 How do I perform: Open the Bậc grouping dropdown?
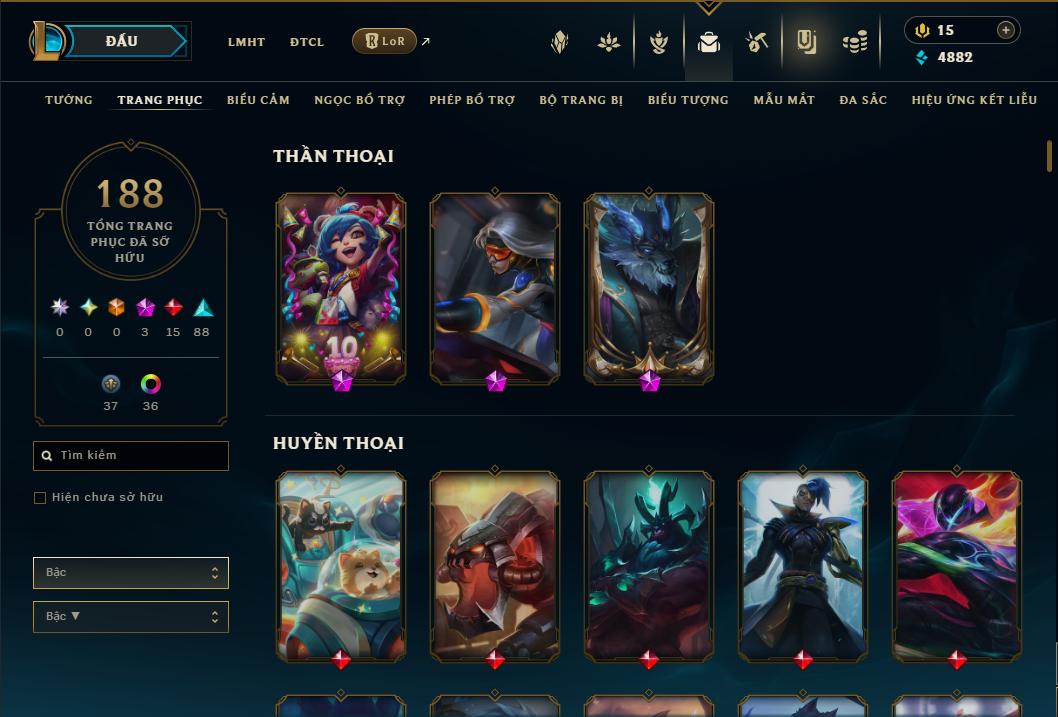pyautogui.click(x=131, y=573)
